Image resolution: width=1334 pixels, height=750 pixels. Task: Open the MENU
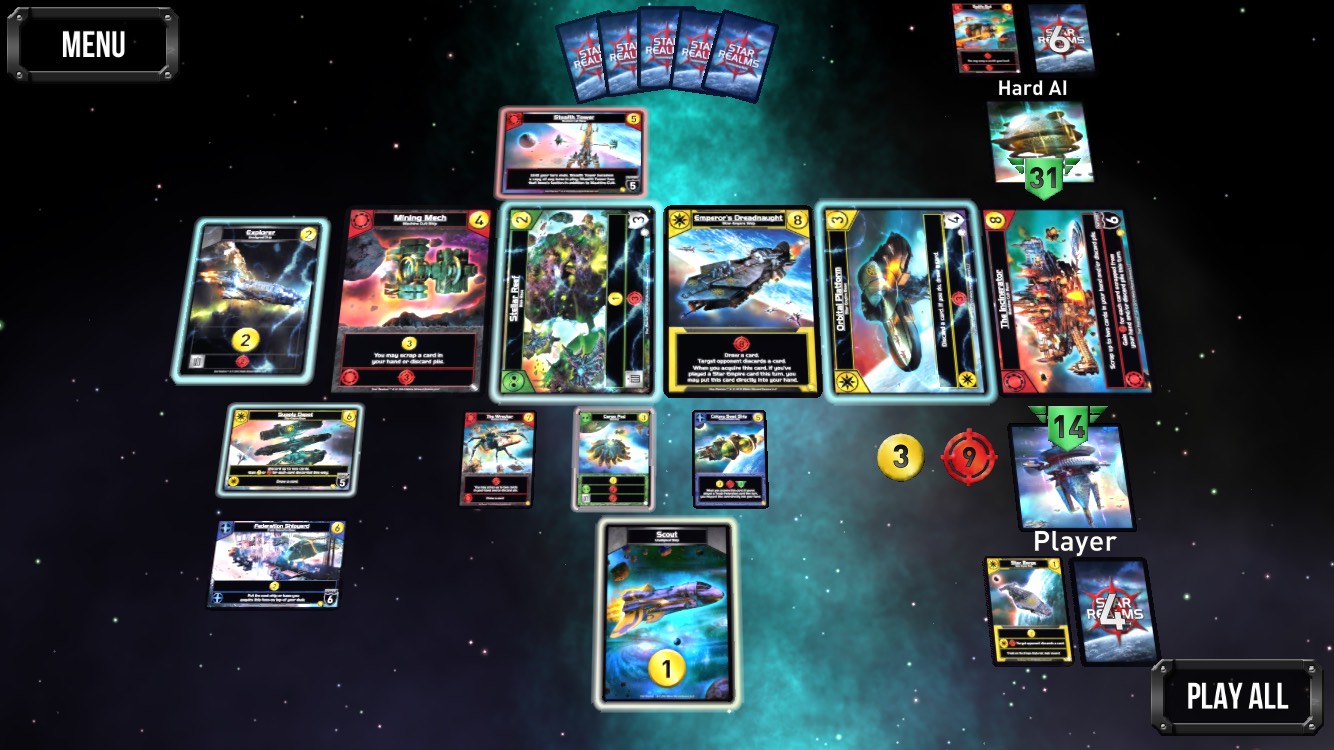(x=91, y=42)
